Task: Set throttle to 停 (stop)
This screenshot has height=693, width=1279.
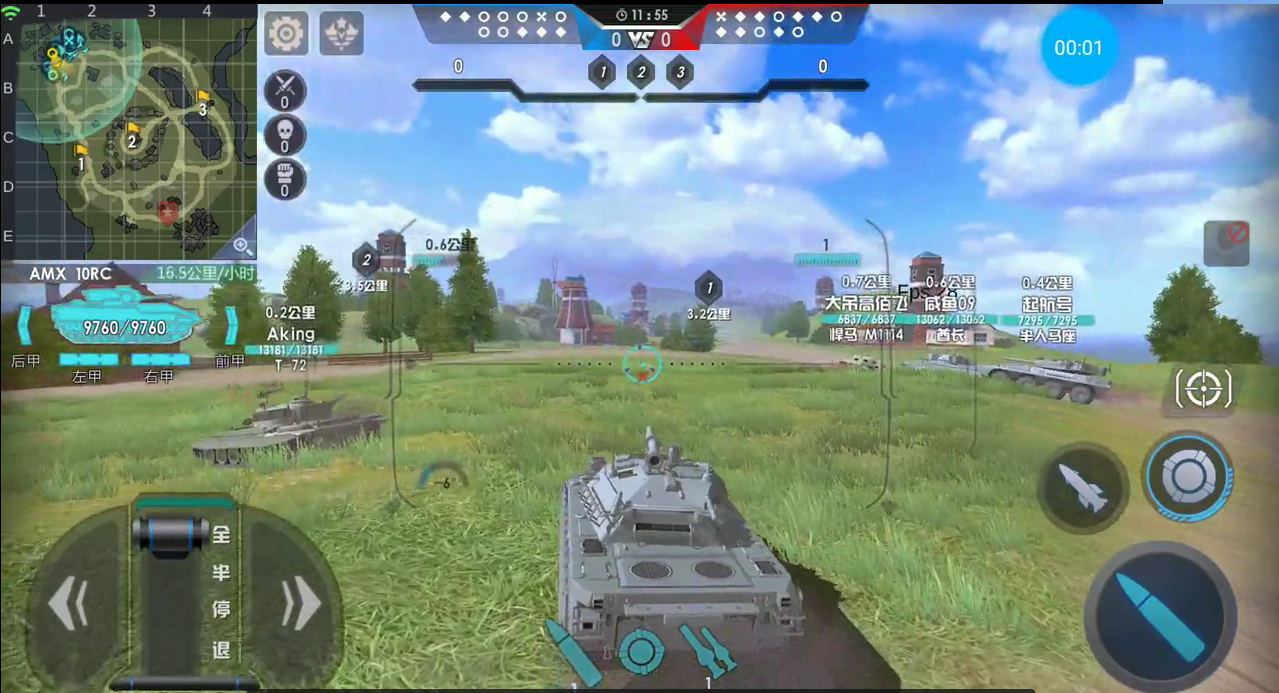Action: [x=221, y=610]
